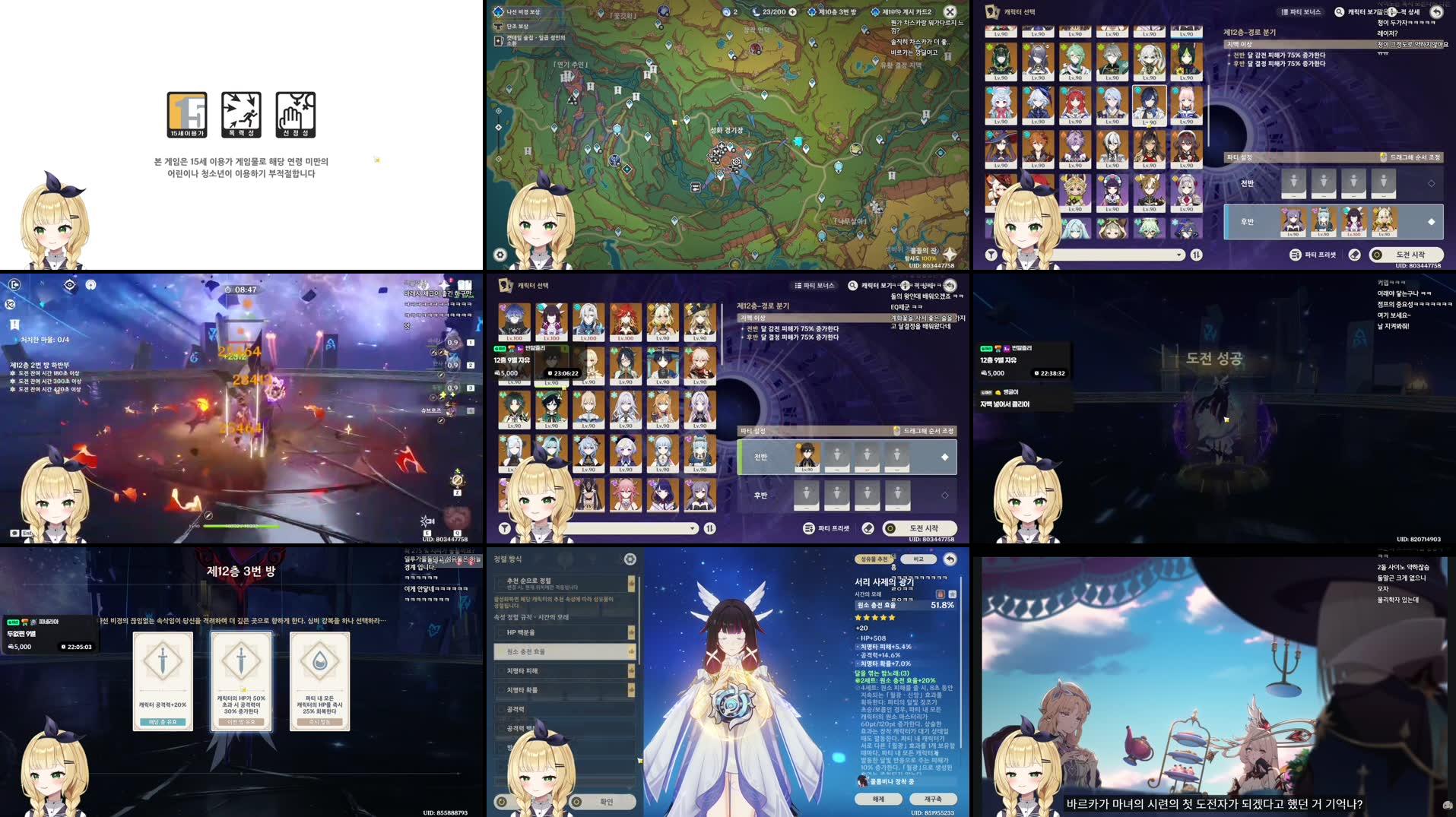Screen dimensions: 1456x817
Task: Click the resin plus icon next to 23/200
Action: coord(793,11)
